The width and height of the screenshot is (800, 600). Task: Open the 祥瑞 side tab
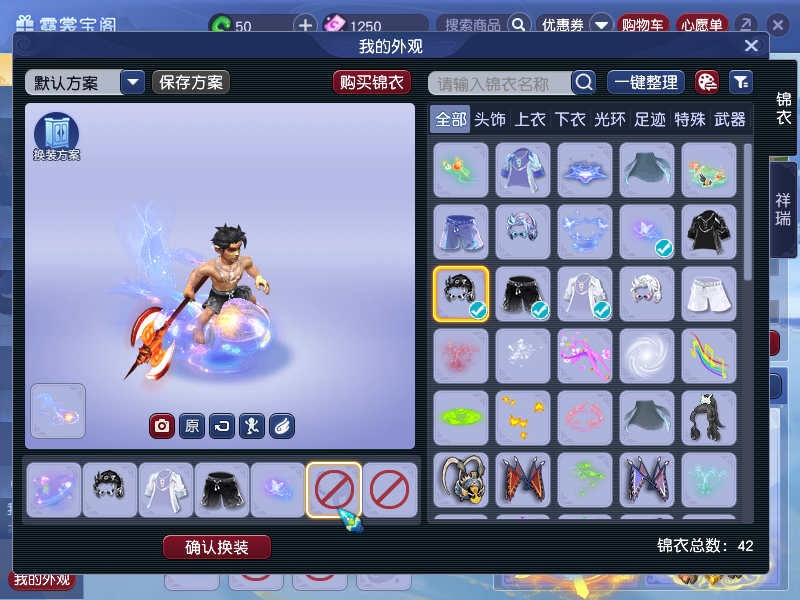click(x=783, y=208)
